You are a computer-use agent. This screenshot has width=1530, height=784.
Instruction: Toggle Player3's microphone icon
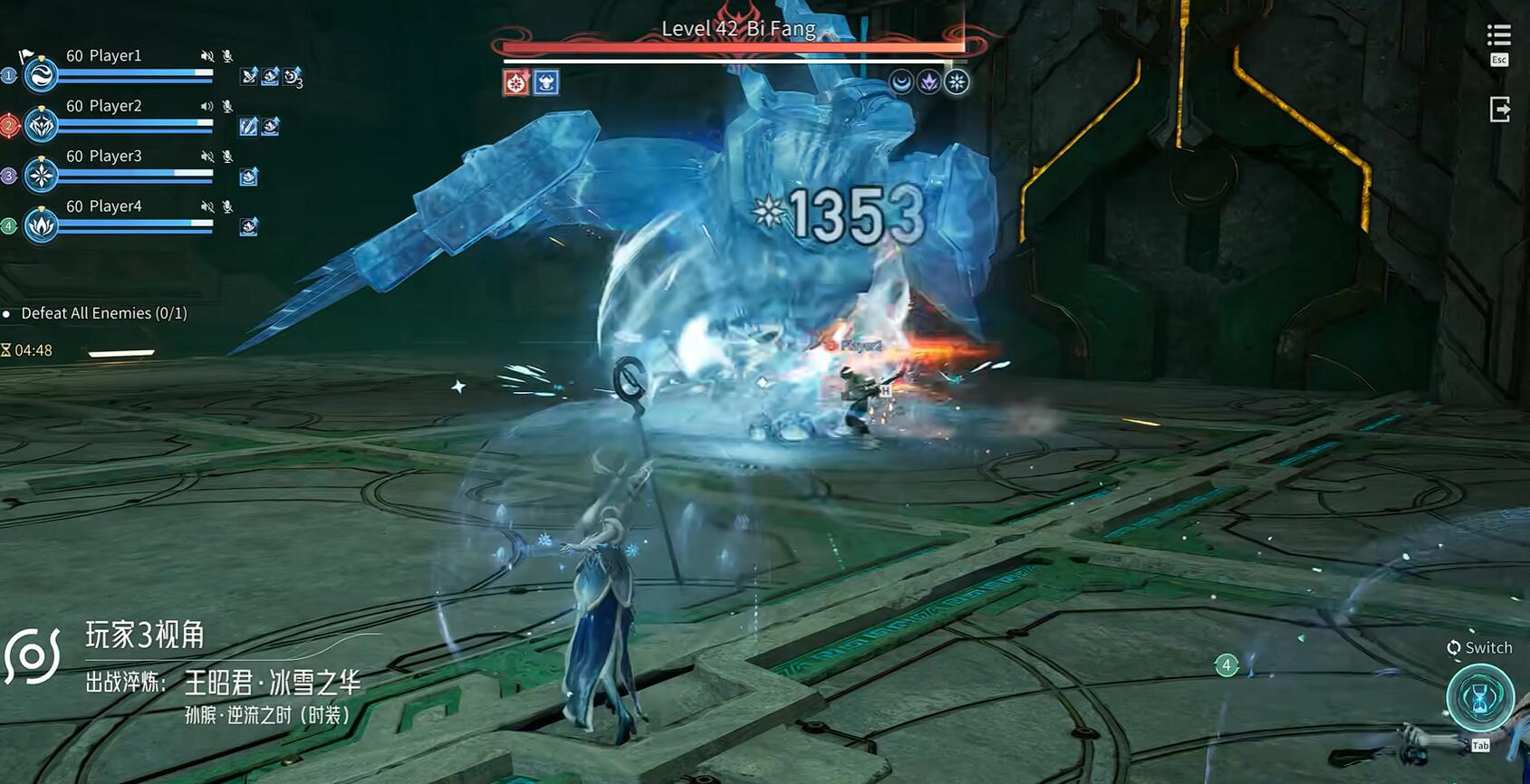[x=227, y=157]
